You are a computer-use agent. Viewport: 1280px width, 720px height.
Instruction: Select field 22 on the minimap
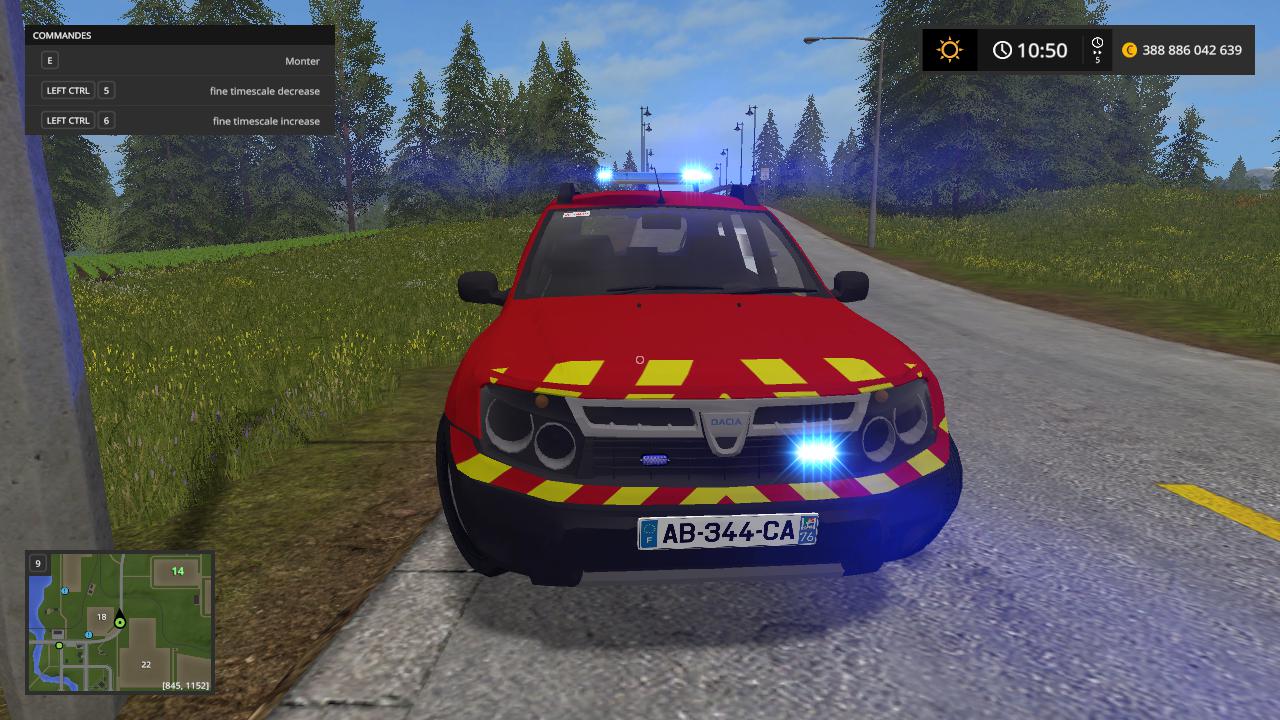tap(146, 664)
